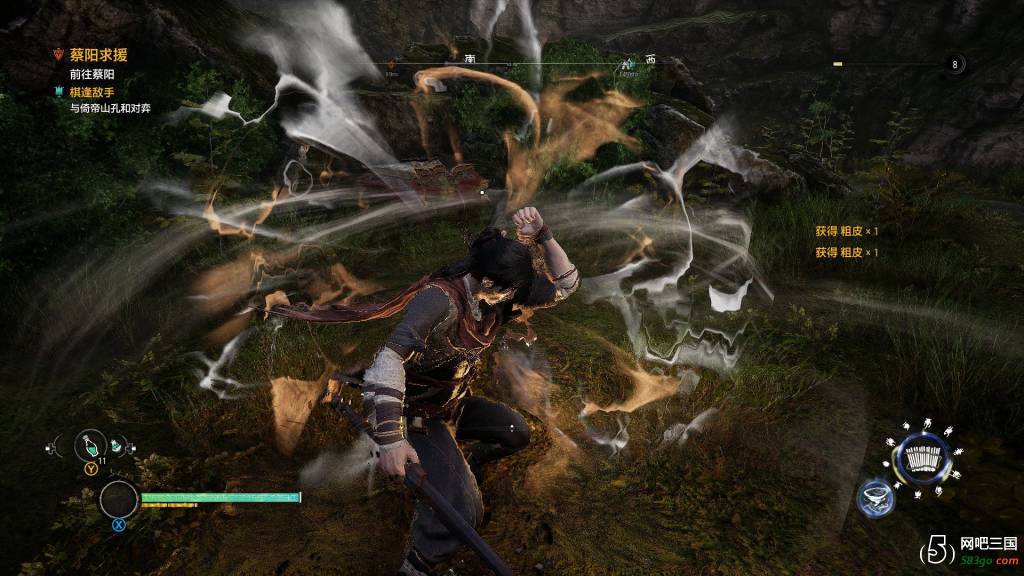Use the green potion flask item
The width and height of the screenshot is (1024, 576).
tap(91, 444)
